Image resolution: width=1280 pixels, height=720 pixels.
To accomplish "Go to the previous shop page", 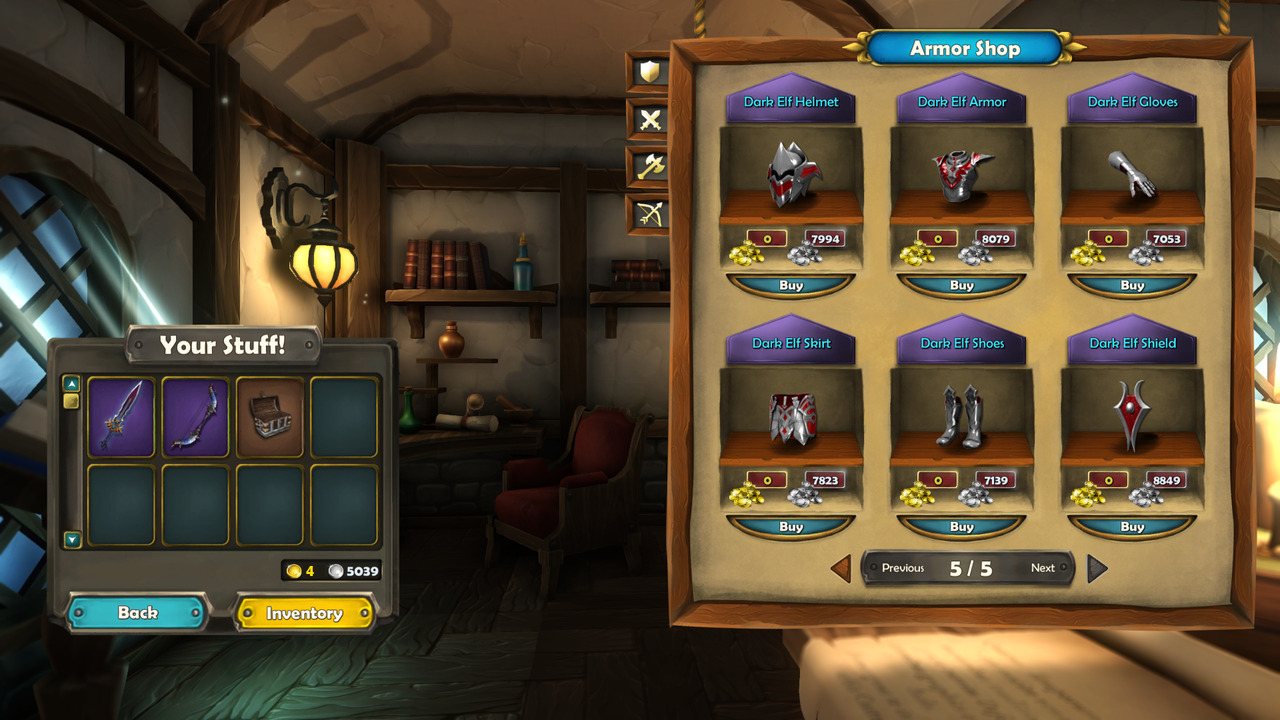I will click(x=842, y=568).
